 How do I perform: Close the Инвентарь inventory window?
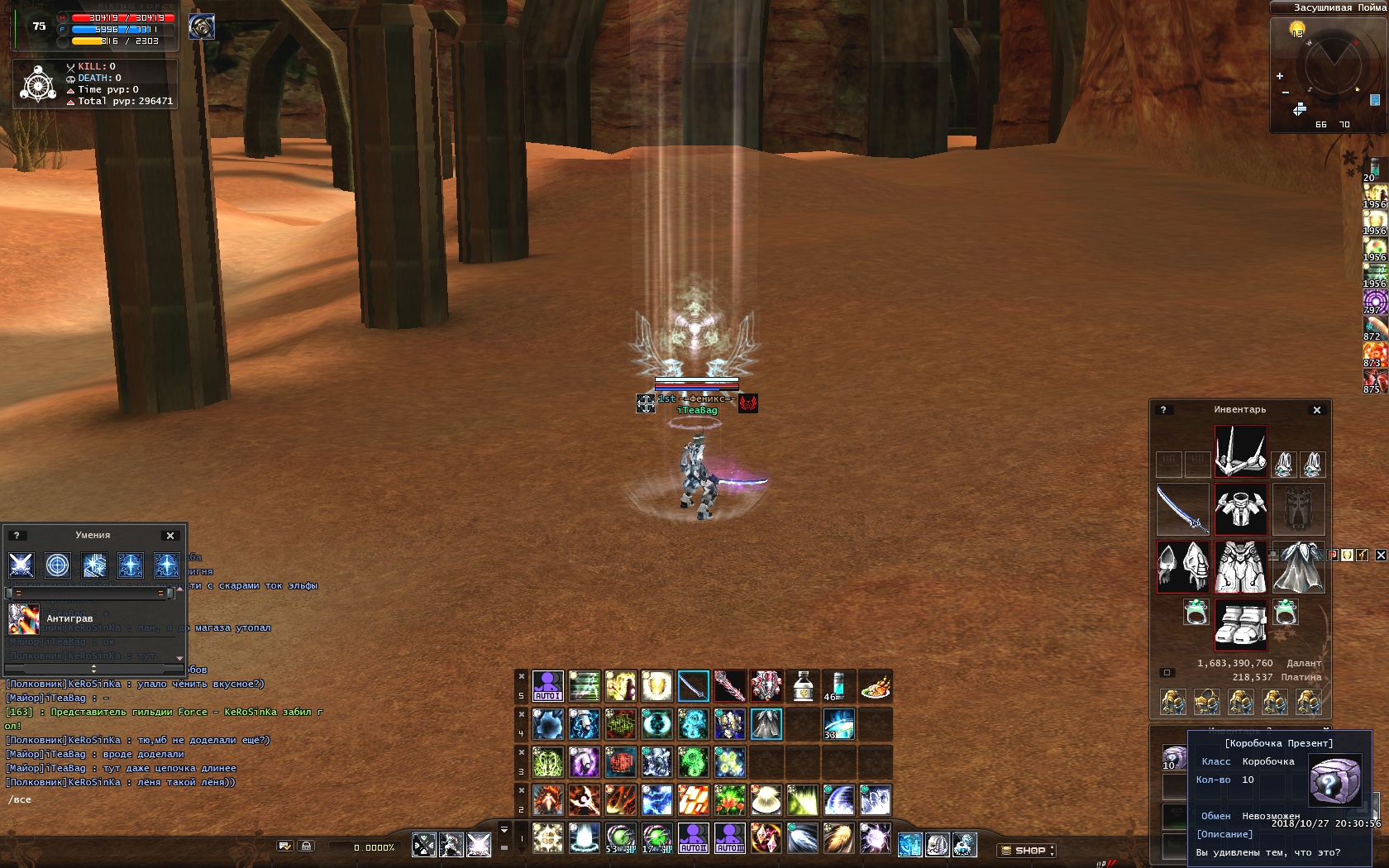point(1317,410)
